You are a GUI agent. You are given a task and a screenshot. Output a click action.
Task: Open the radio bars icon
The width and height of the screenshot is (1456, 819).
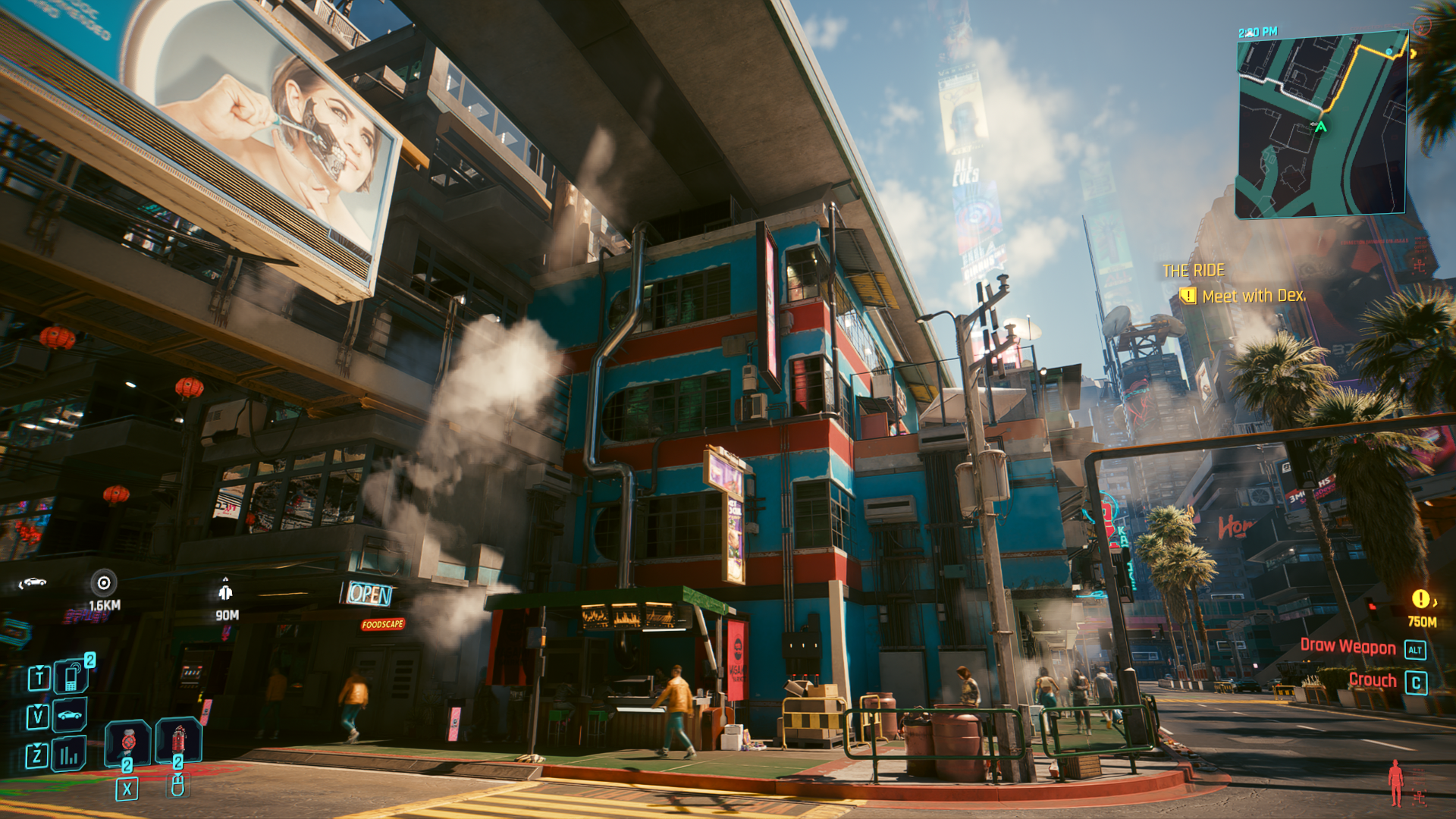pyautogui.click(x=69, y=755)
